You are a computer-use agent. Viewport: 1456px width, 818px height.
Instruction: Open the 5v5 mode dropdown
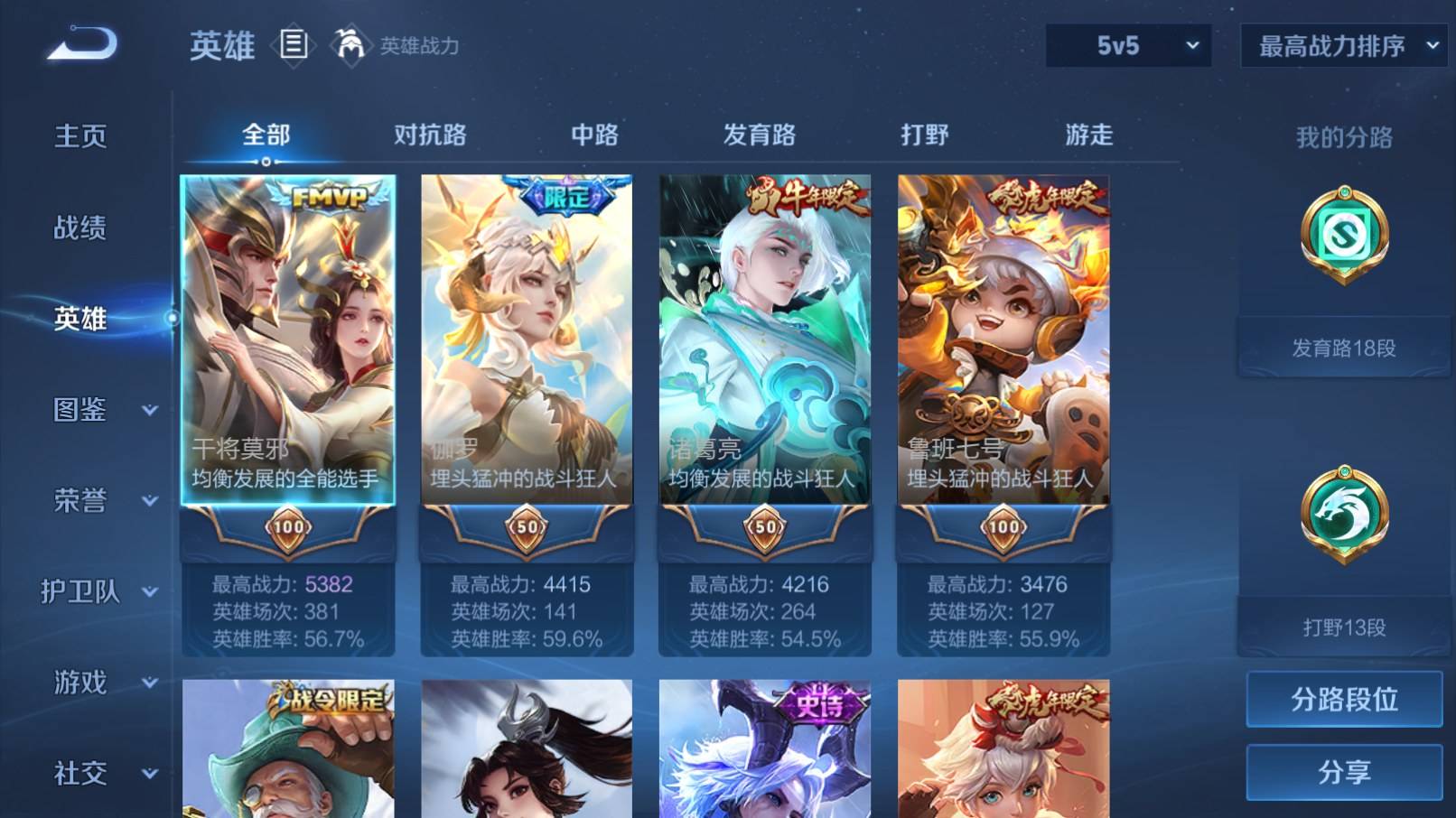pyautogui.click(x=1127, y=43)
